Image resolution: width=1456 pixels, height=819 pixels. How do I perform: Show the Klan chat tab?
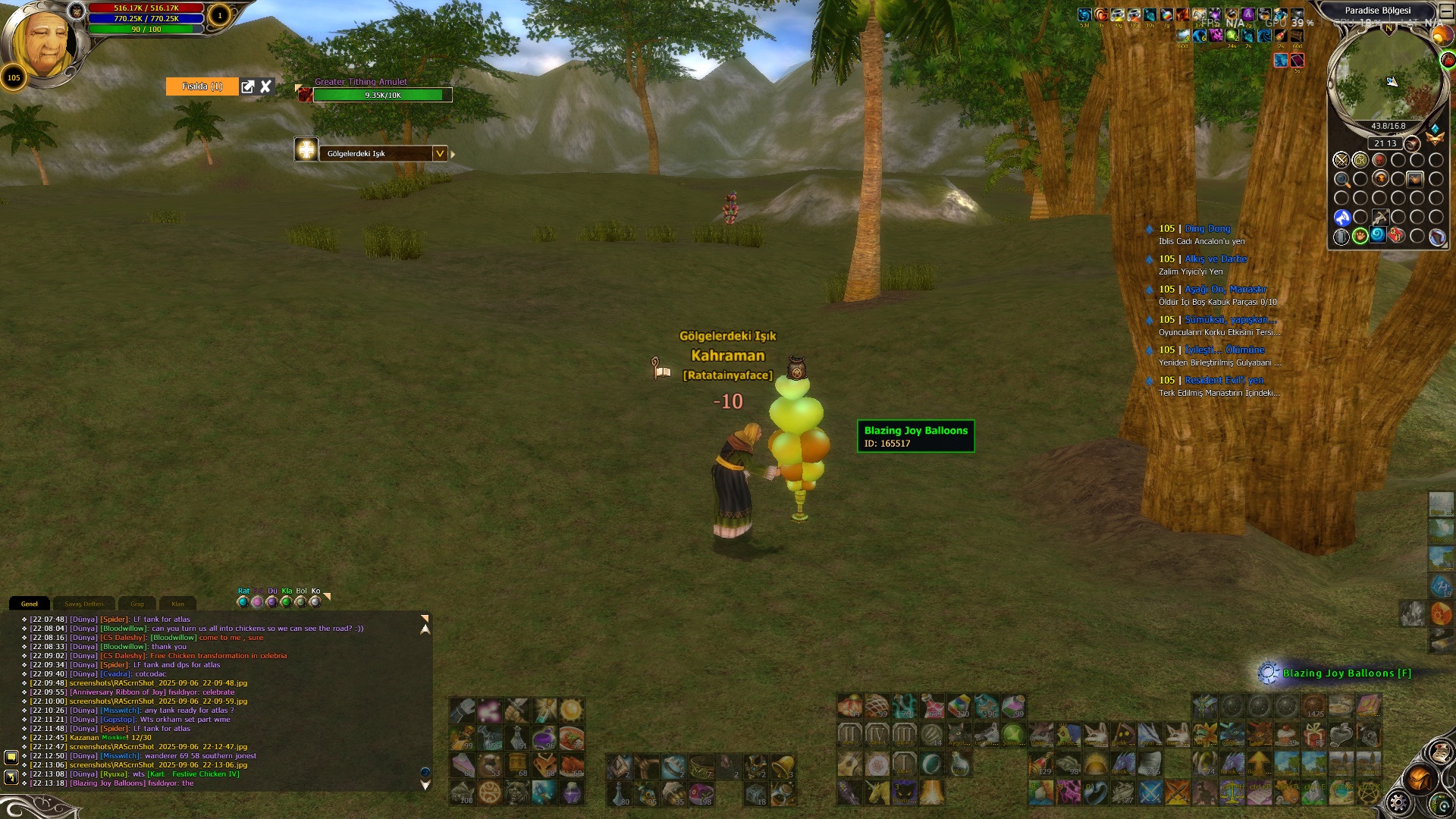[177, 604]
